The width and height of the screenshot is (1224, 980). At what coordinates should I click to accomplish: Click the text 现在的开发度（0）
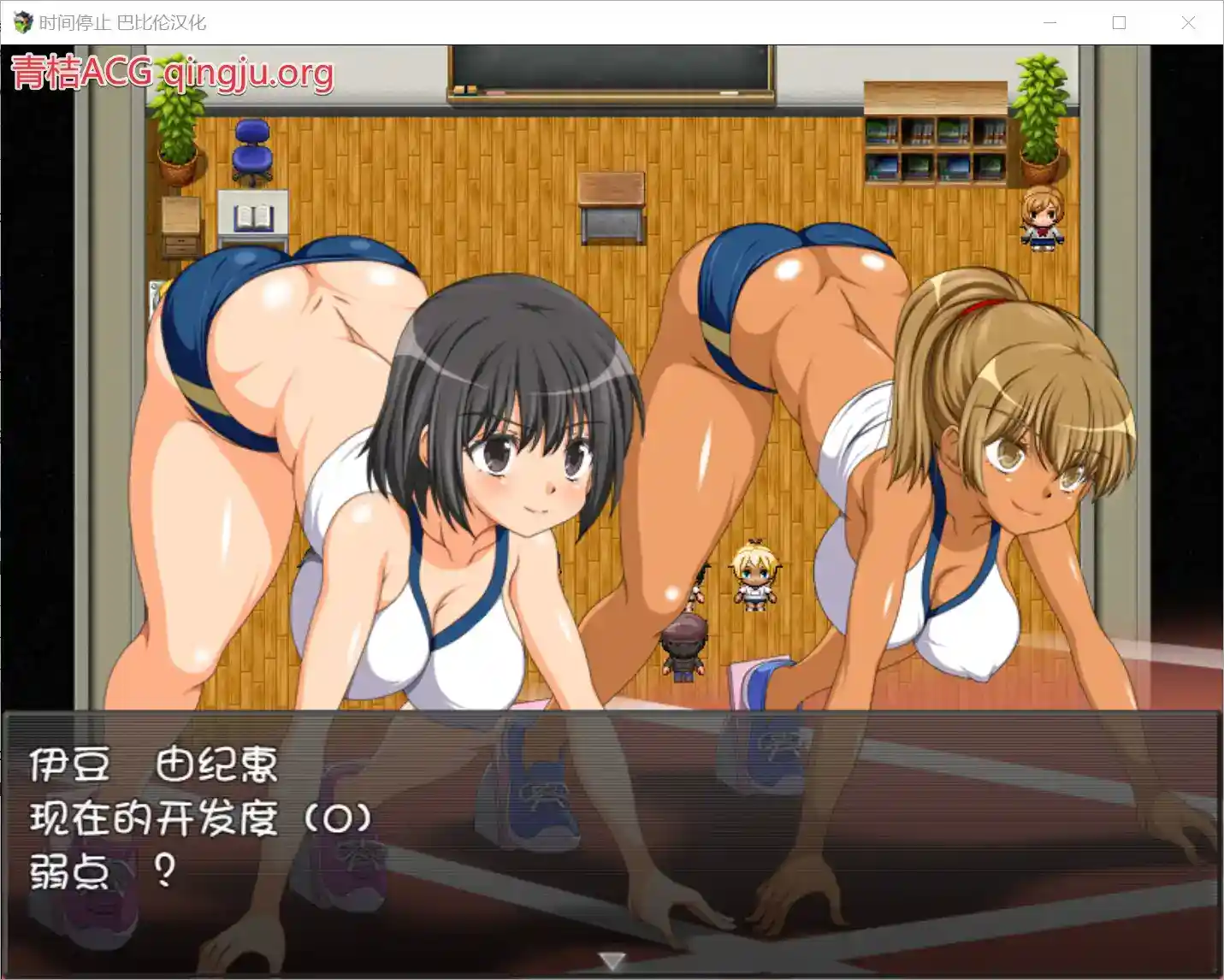[203, 818]
